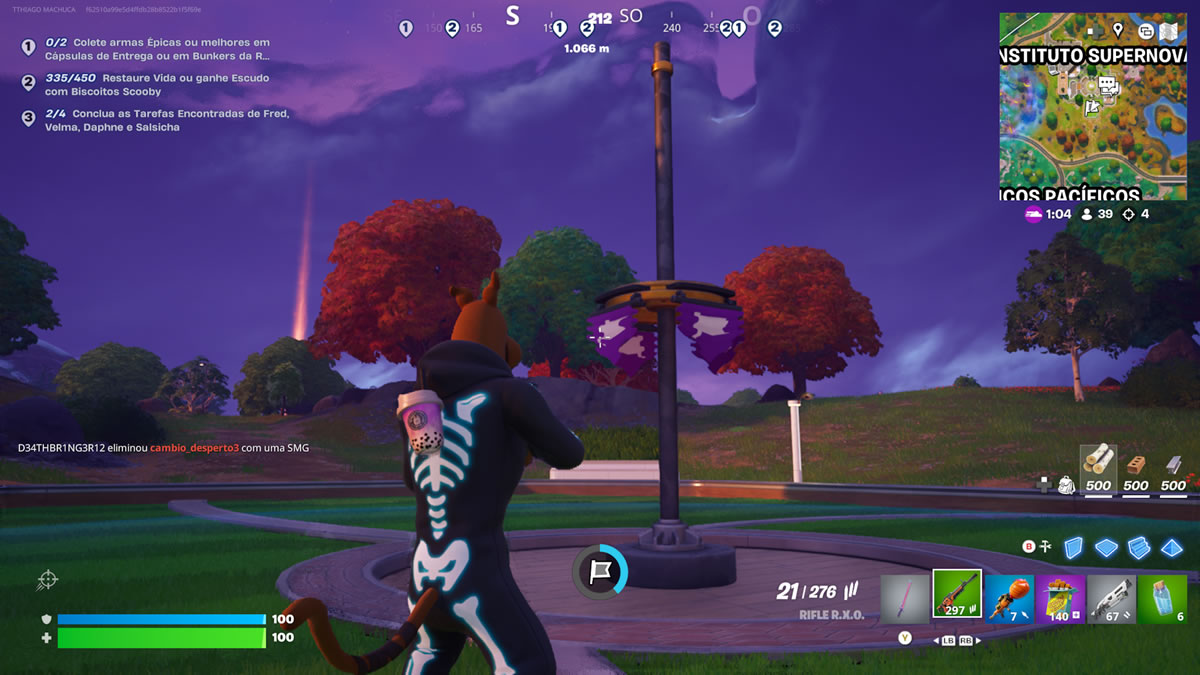This screenshot has height=675, width=1200.
Task: Choose the stairs building piece
Action: [x=1139, y=547]
